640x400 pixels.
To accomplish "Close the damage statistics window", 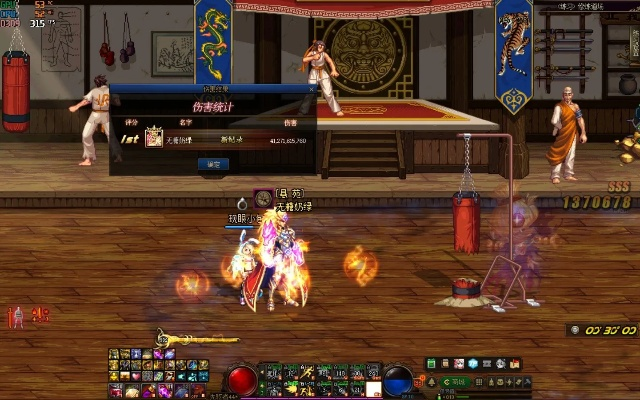I will coord(311,89).
